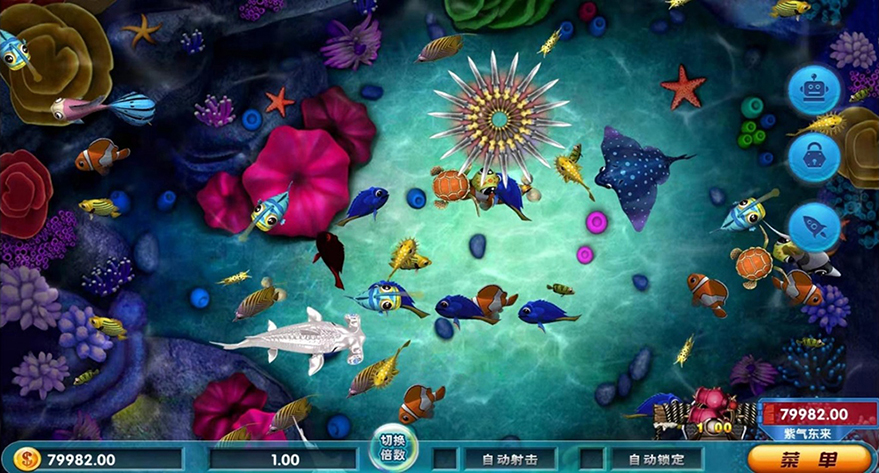Tap the 切换倍数 switch multiplier button
879x473 pixels.
[x=394, y=447]
